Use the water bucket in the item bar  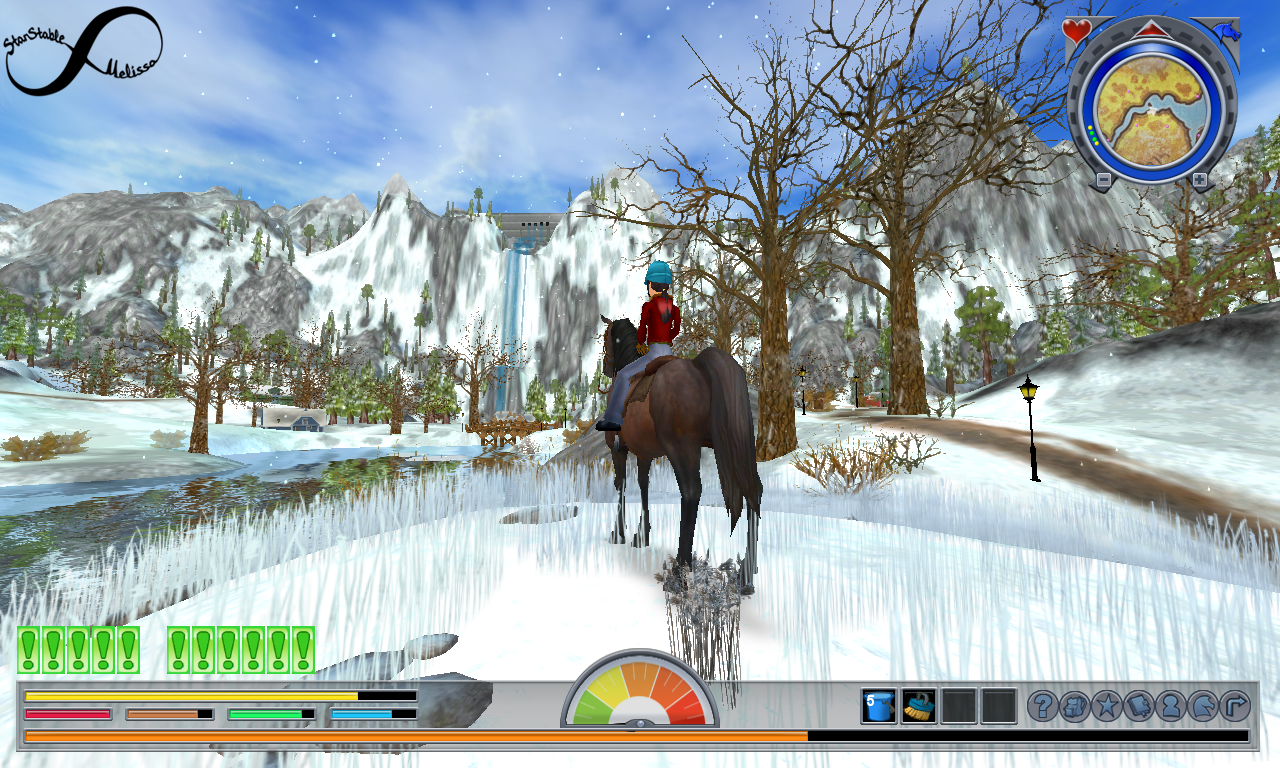pyautogui.click(x=878, y=706)
